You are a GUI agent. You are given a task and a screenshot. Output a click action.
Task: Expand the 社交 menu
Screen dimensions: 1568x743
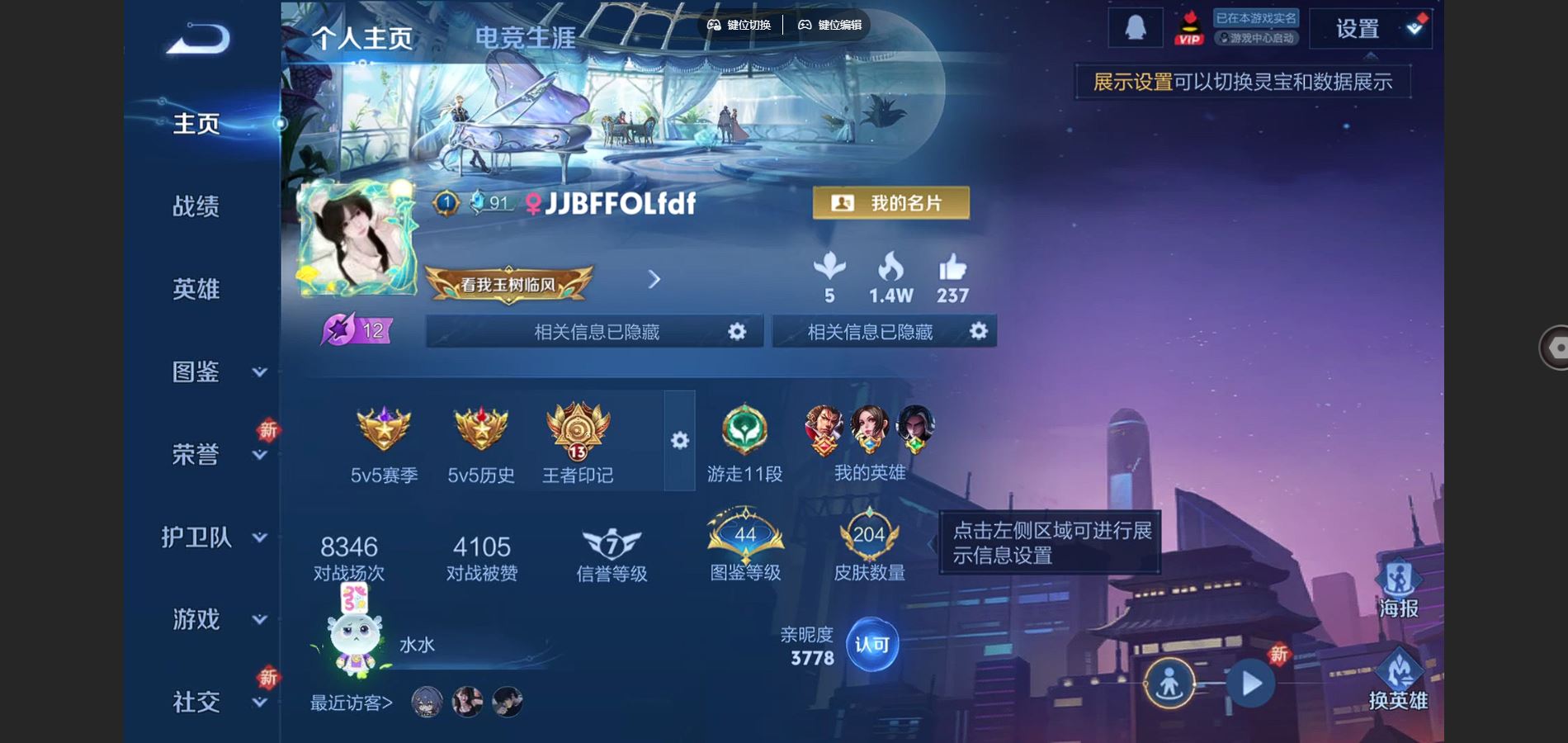213,702
